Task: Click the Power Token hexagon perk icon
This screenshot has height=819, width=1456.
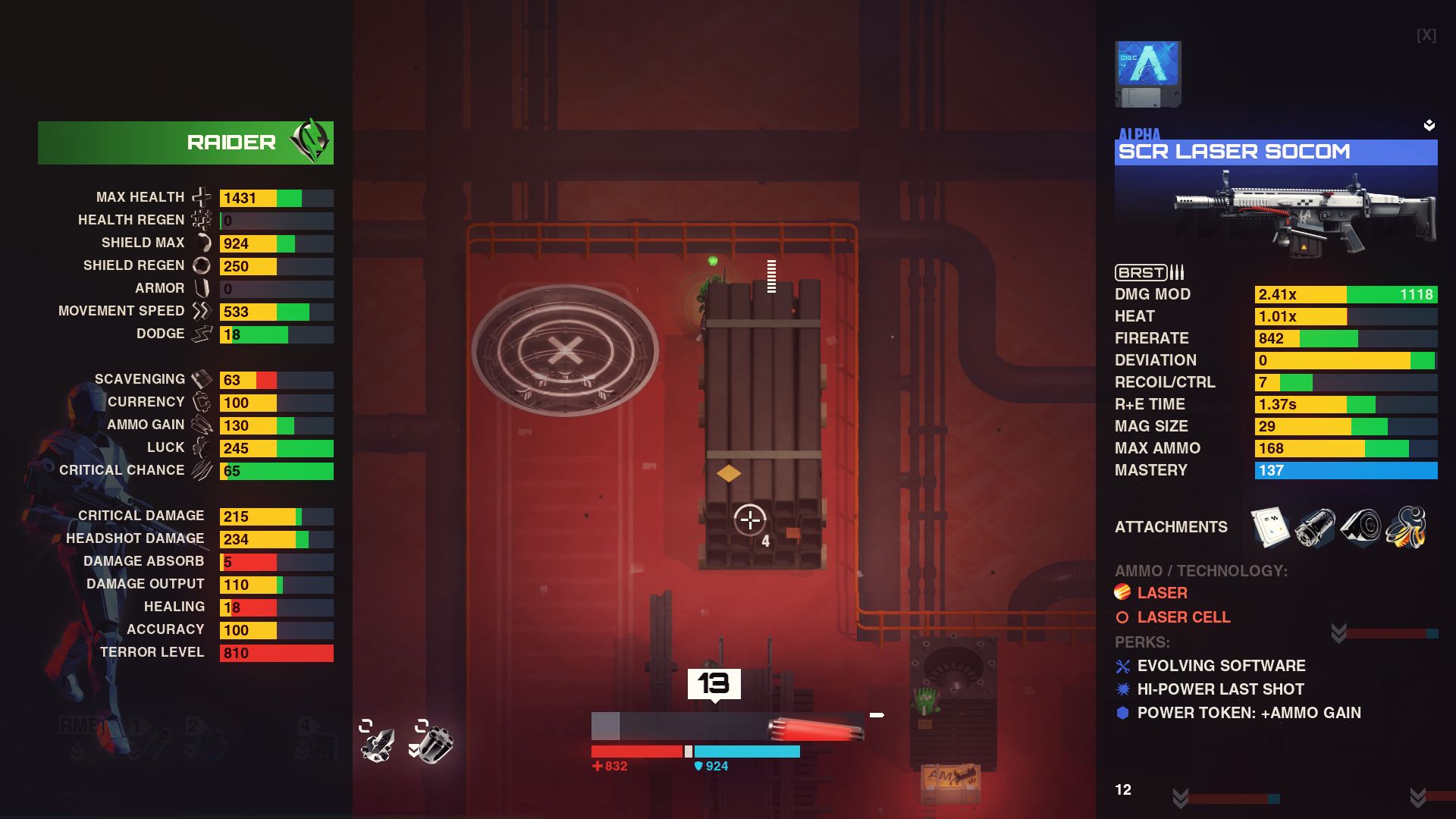Action: (x=1122, y=713)
